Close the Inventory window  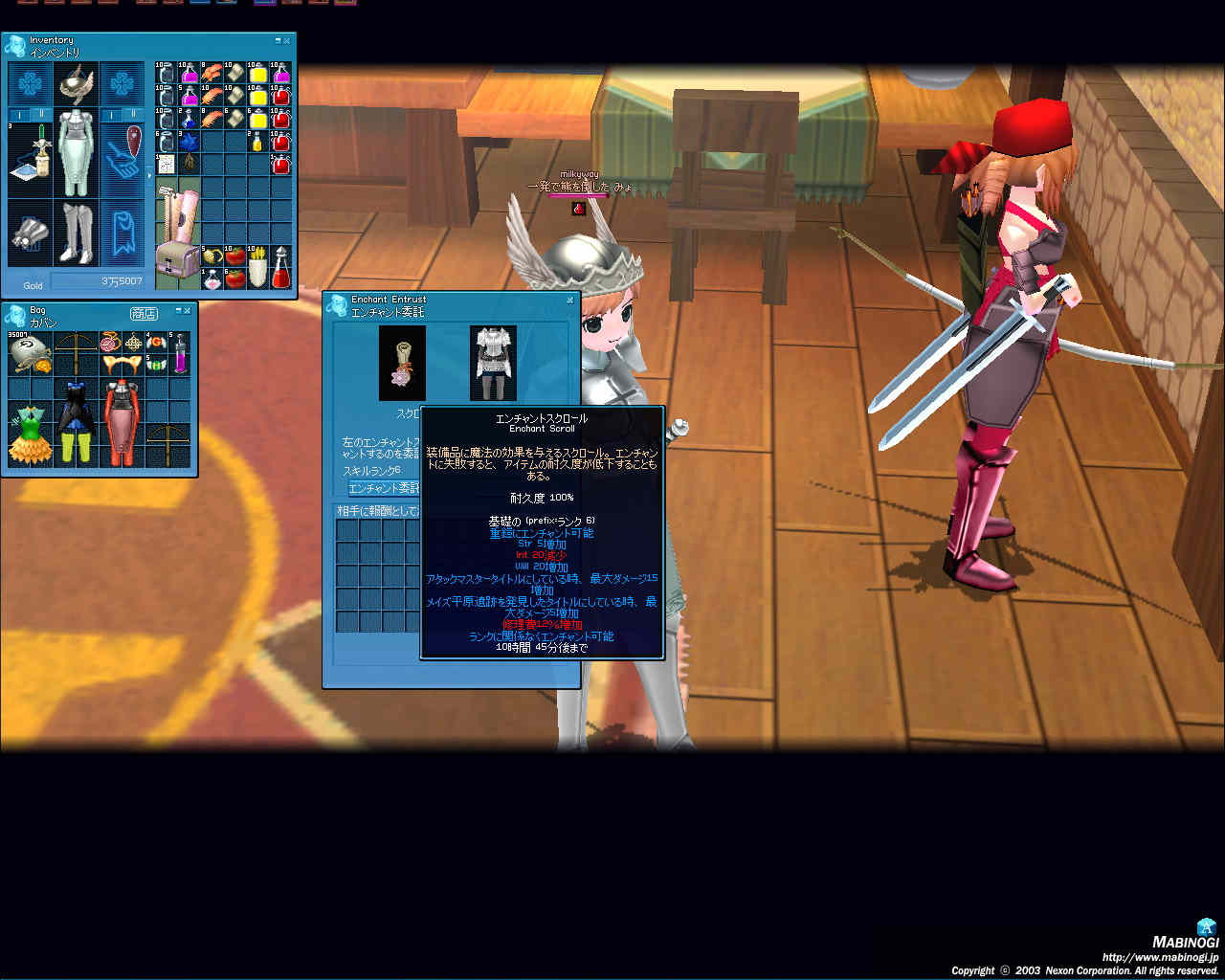[287, 41]
